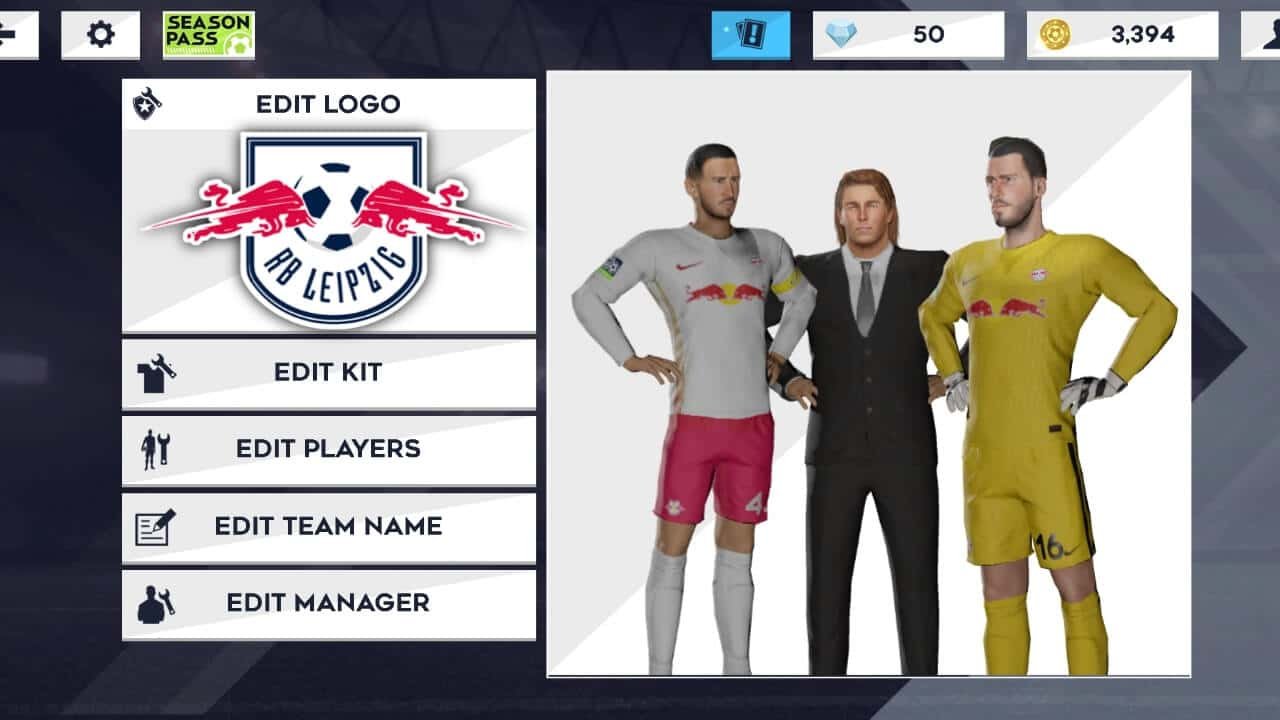Open the Edit Team Name option
The height and width of the screenshot is (720, 1280).
pyautogui.click(x=328, y=526)
